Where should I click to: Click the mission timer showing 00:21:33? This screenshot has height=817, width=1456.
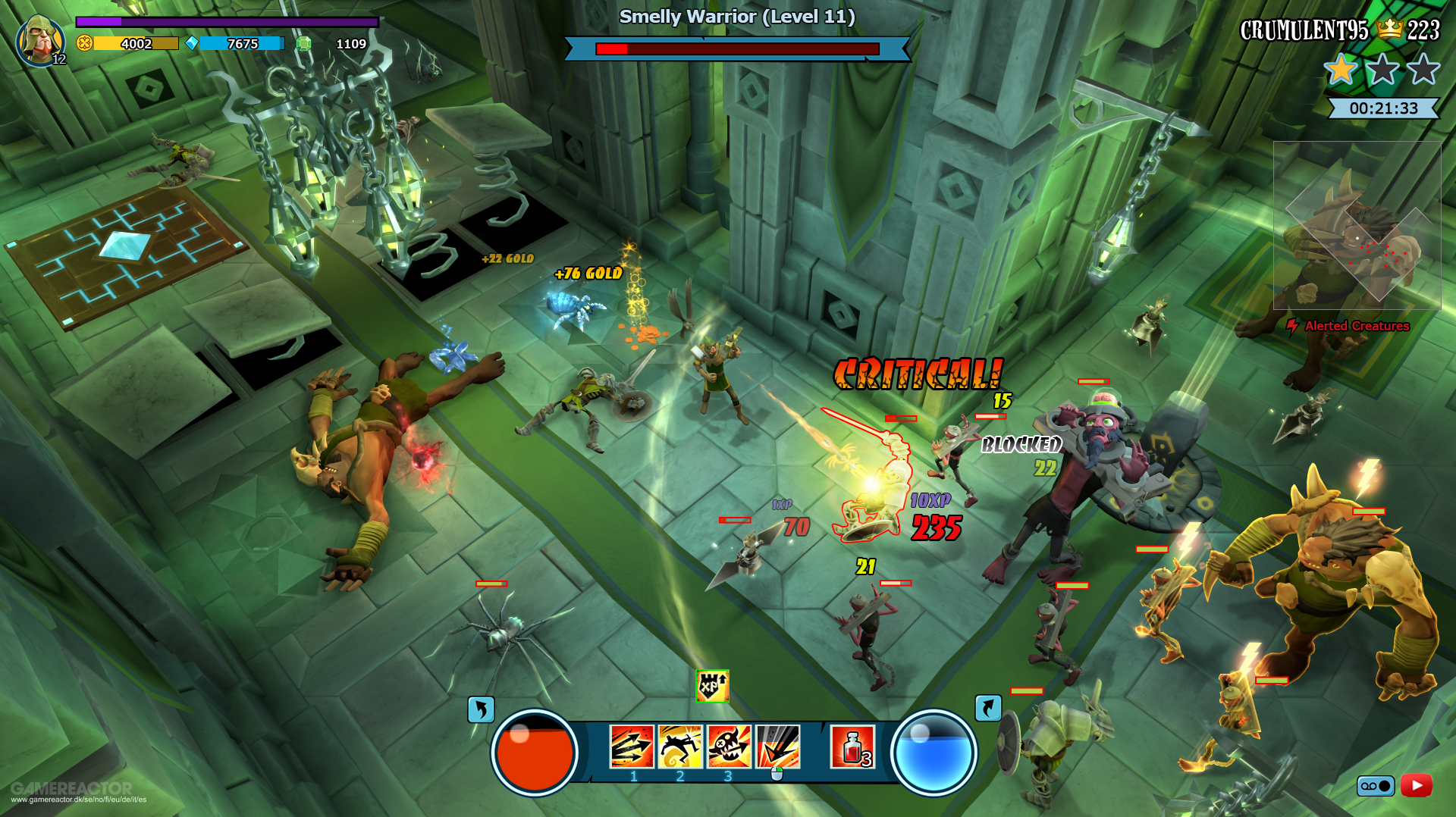(1385, 108)
